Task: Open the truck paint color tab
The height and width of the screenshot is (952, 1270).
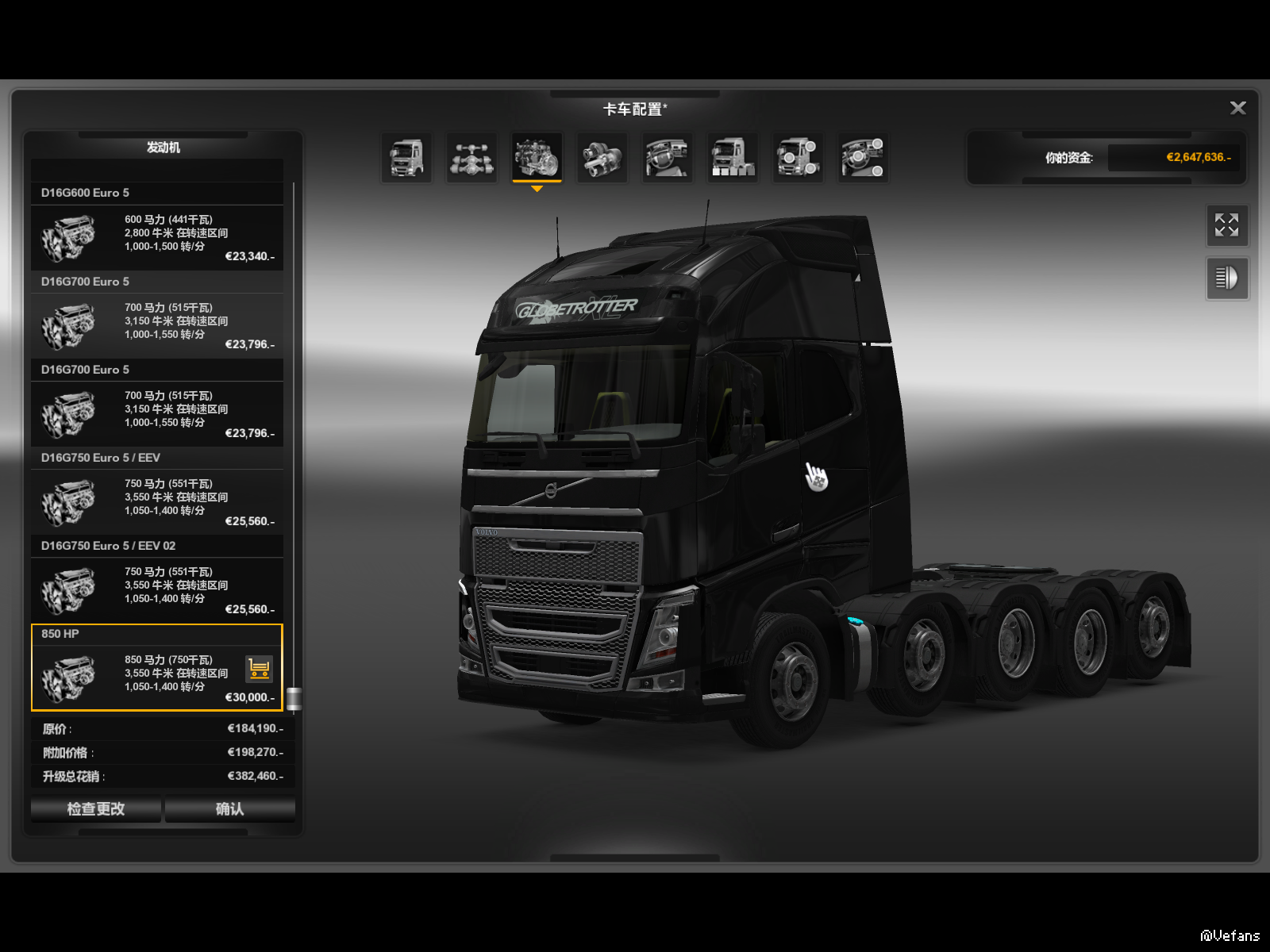Action: pos(733,157)
